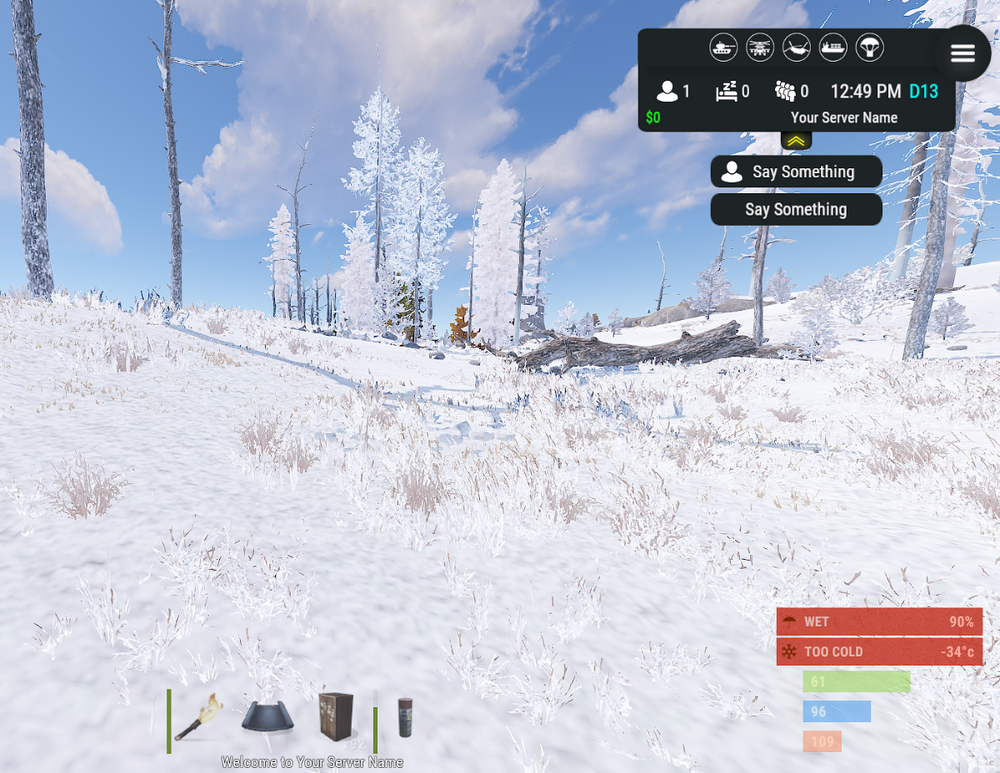Select the attack helicopter event icon
This screenshot has width=1000, height=773.
click(760, 47)
